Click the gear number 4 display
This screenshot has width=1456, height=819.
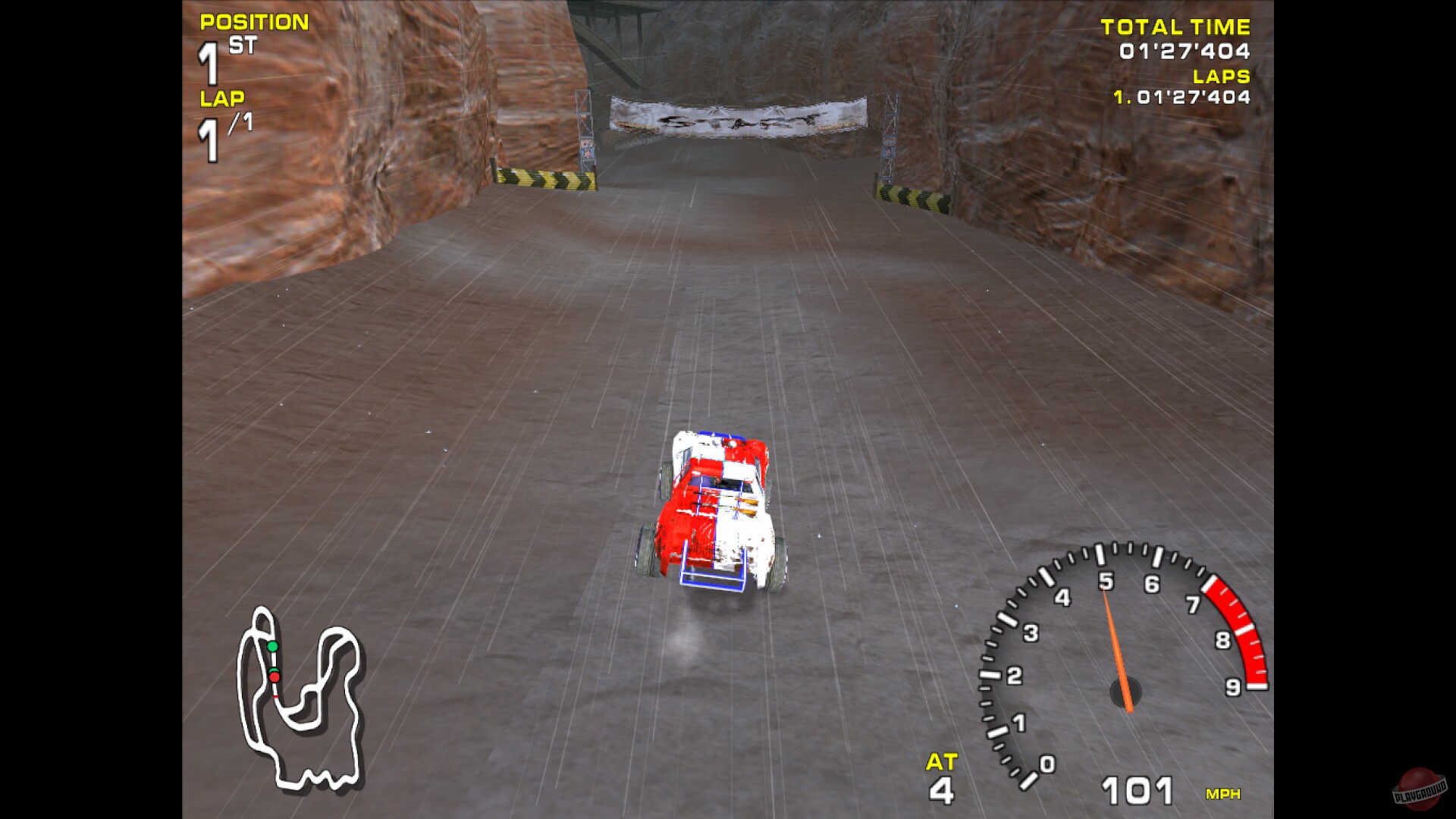click(x=942, y=792)
